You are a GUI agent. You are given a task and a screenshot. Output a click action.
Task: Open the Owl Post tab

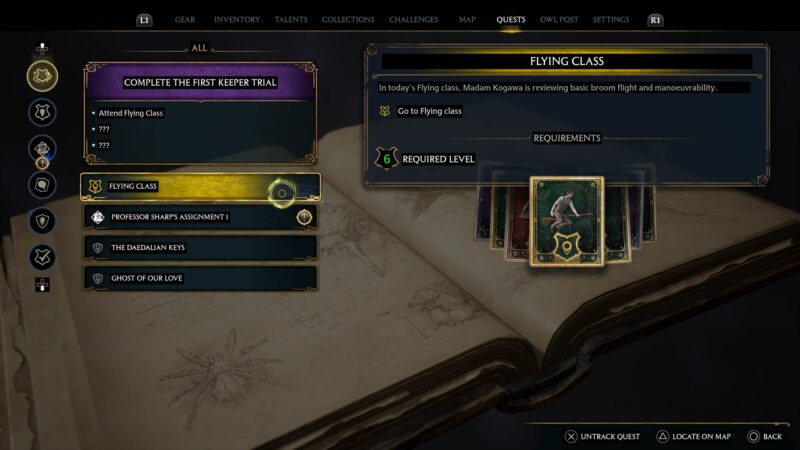click(561, 20)
